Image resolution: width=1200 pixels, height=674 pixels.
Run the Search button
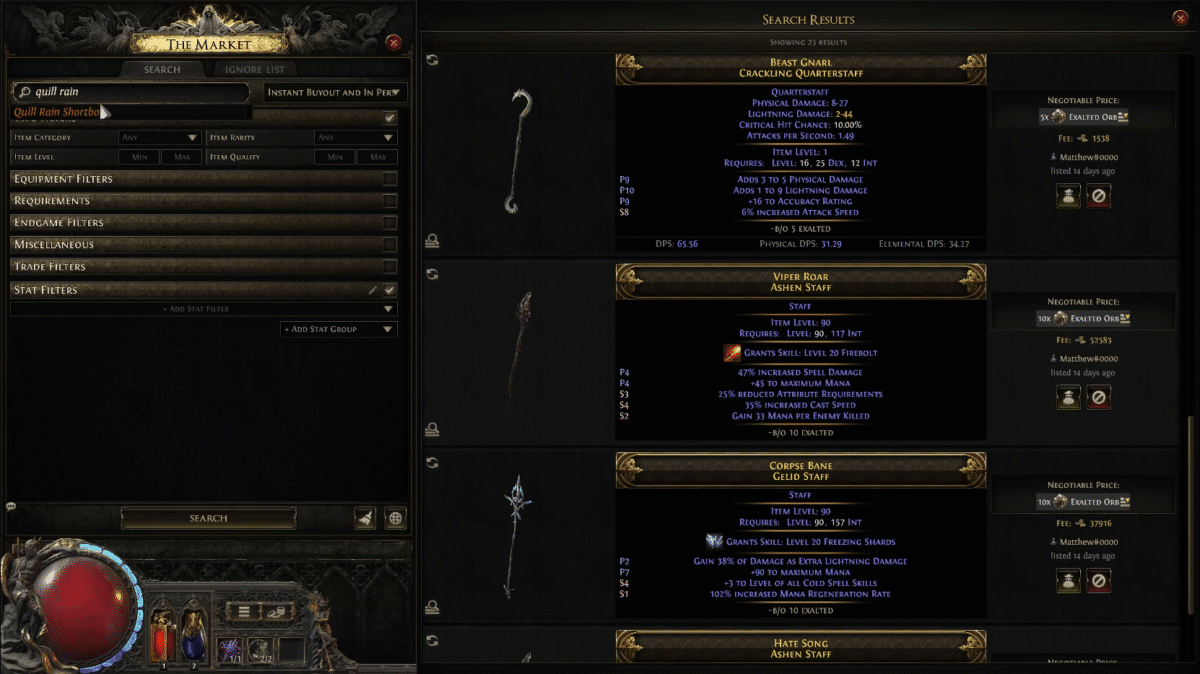point(208,518)
